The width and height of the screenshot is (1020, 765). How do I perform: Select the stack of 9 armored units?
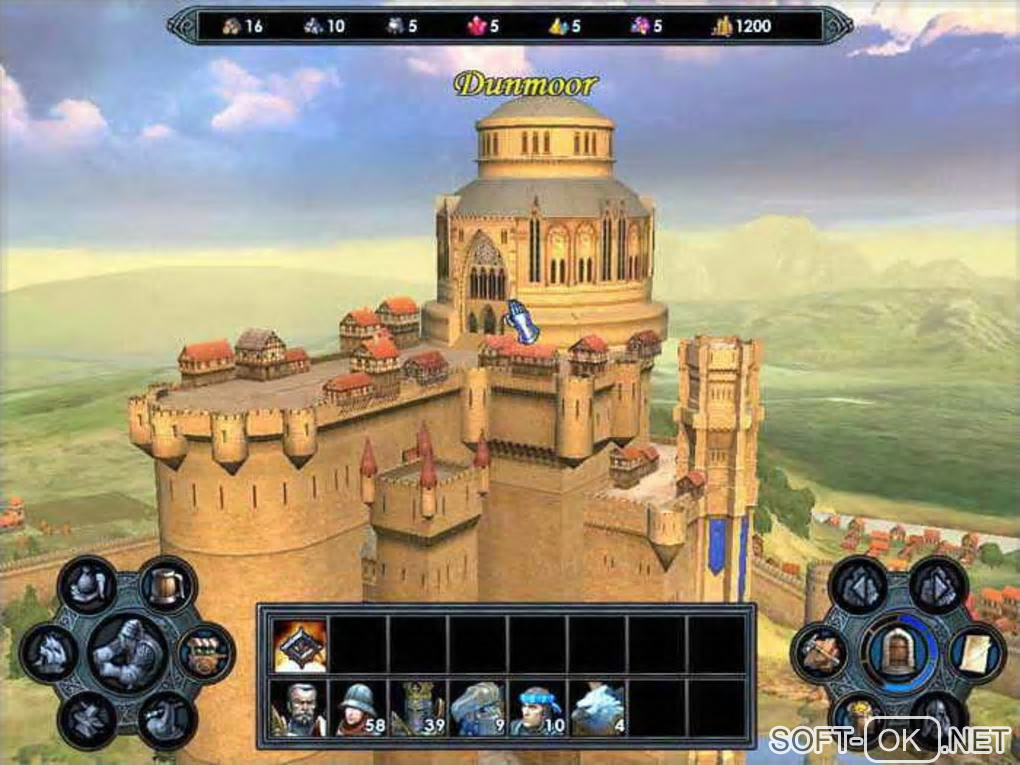tap(479, 709)
